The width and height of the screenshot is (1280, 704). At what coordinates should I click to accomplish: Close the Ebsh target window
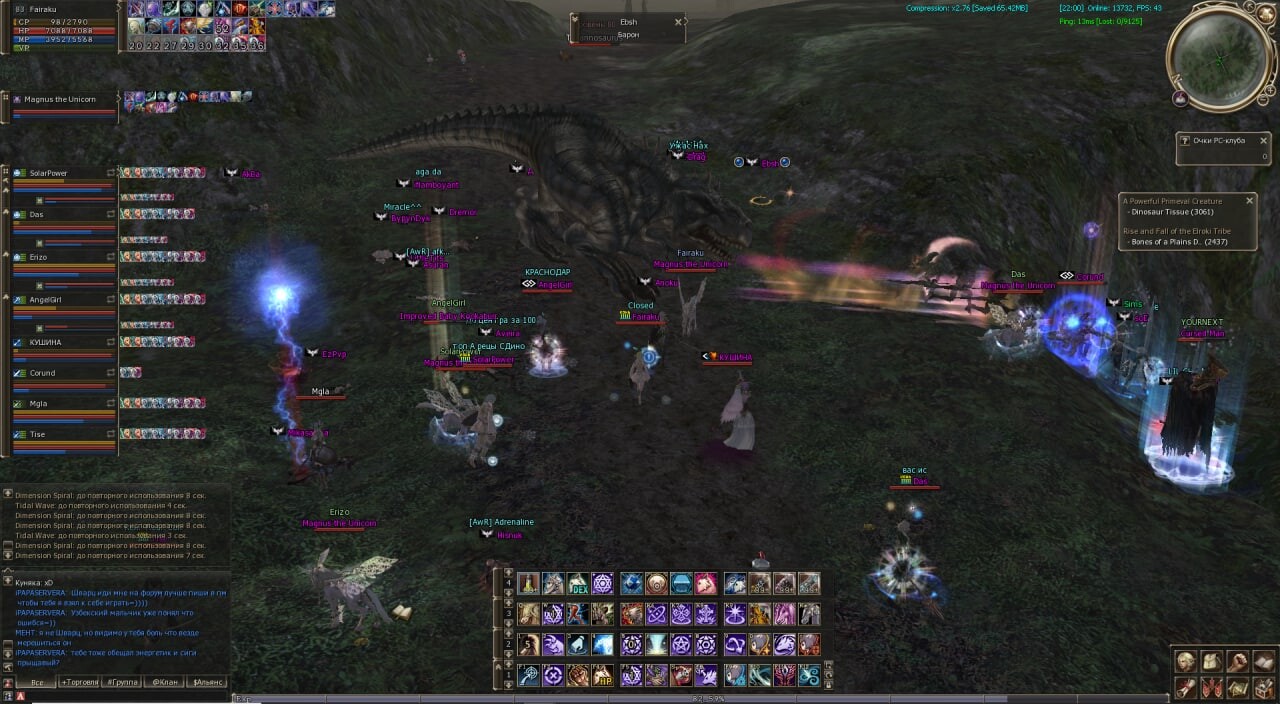coord(678,21)
